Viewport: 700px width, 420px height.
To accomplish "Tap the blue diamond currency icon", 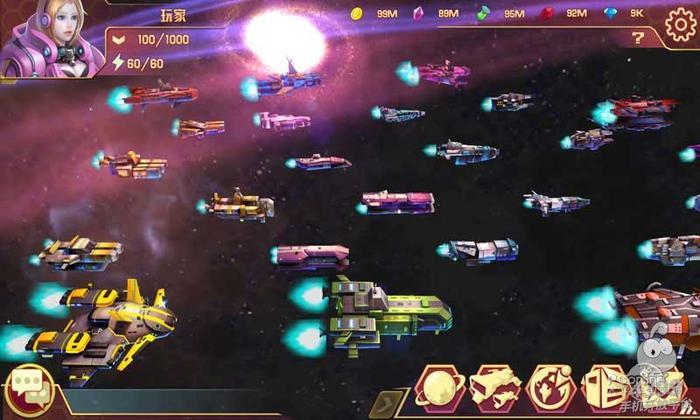I will [609, 13].
